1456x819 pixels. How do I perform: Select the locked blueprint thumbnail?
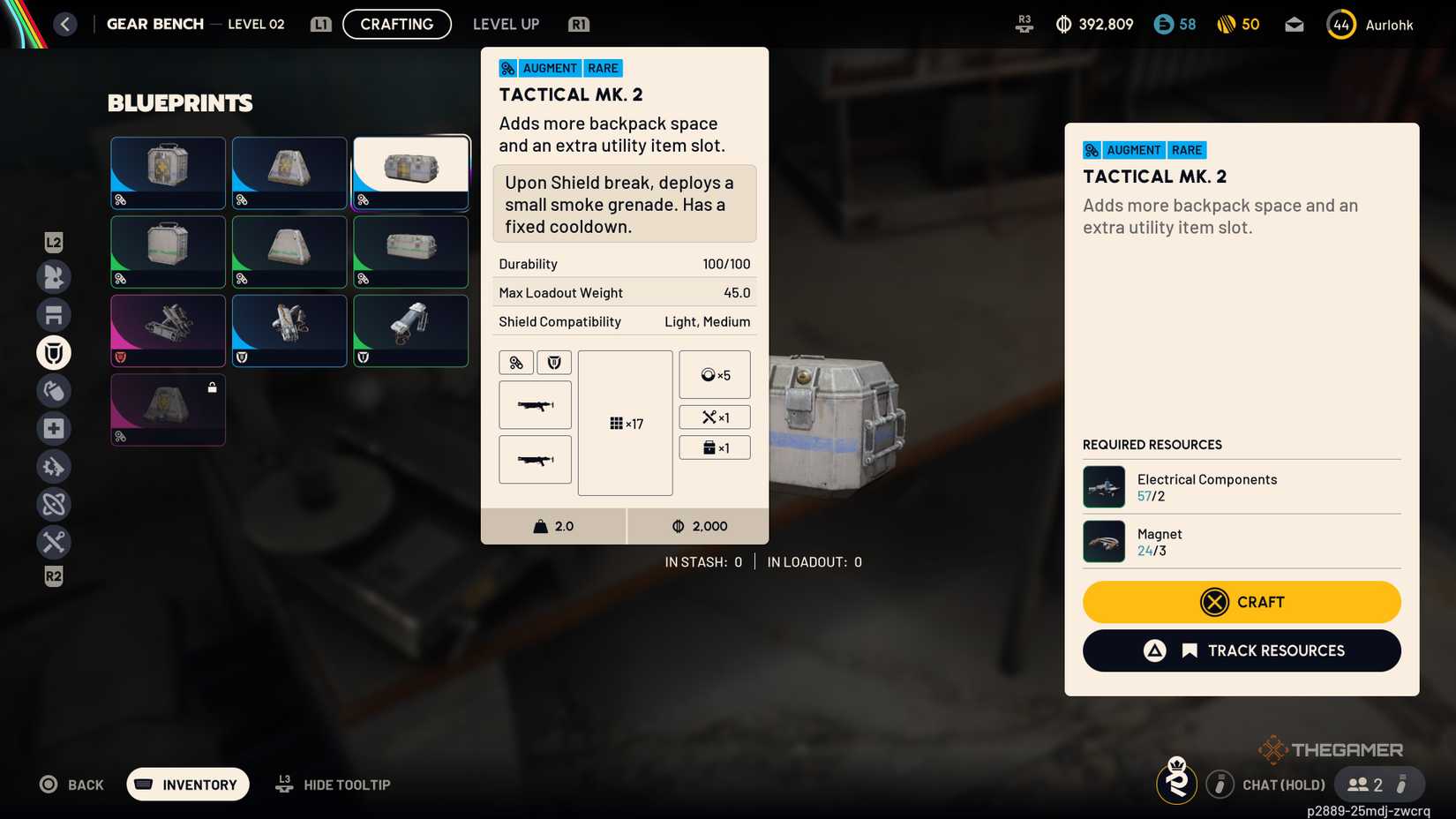click(168, 409)
